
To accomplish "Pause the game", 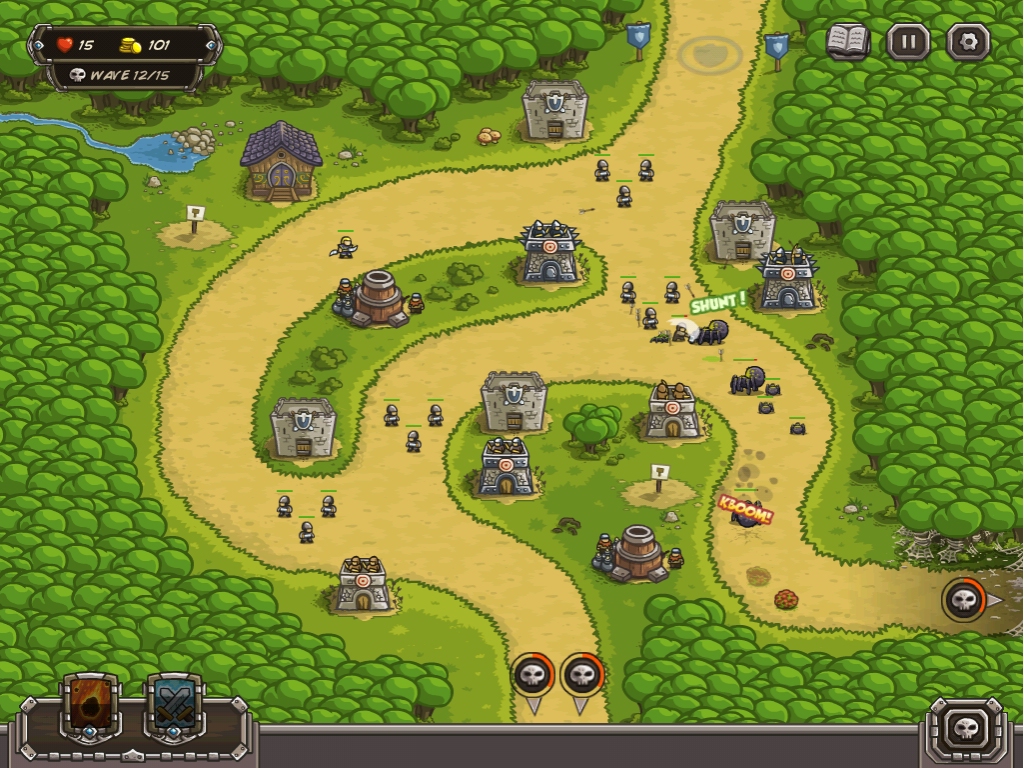I will tap(908, 42).
